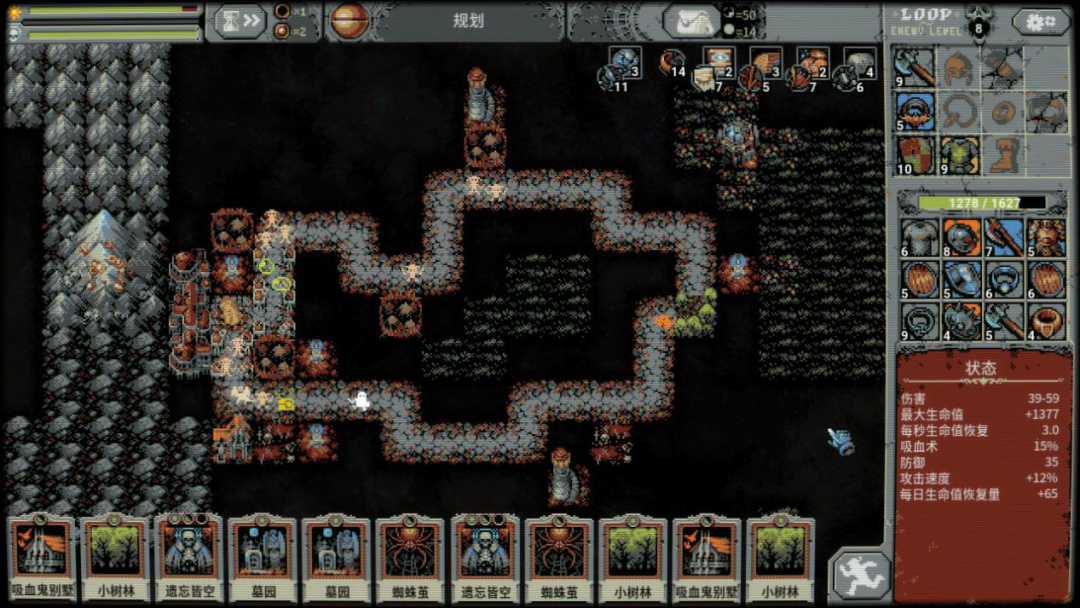The width and height of the screenshot is (1080, 608).
Task: Select the level 6 blue ring
Action: (1004, 280)
